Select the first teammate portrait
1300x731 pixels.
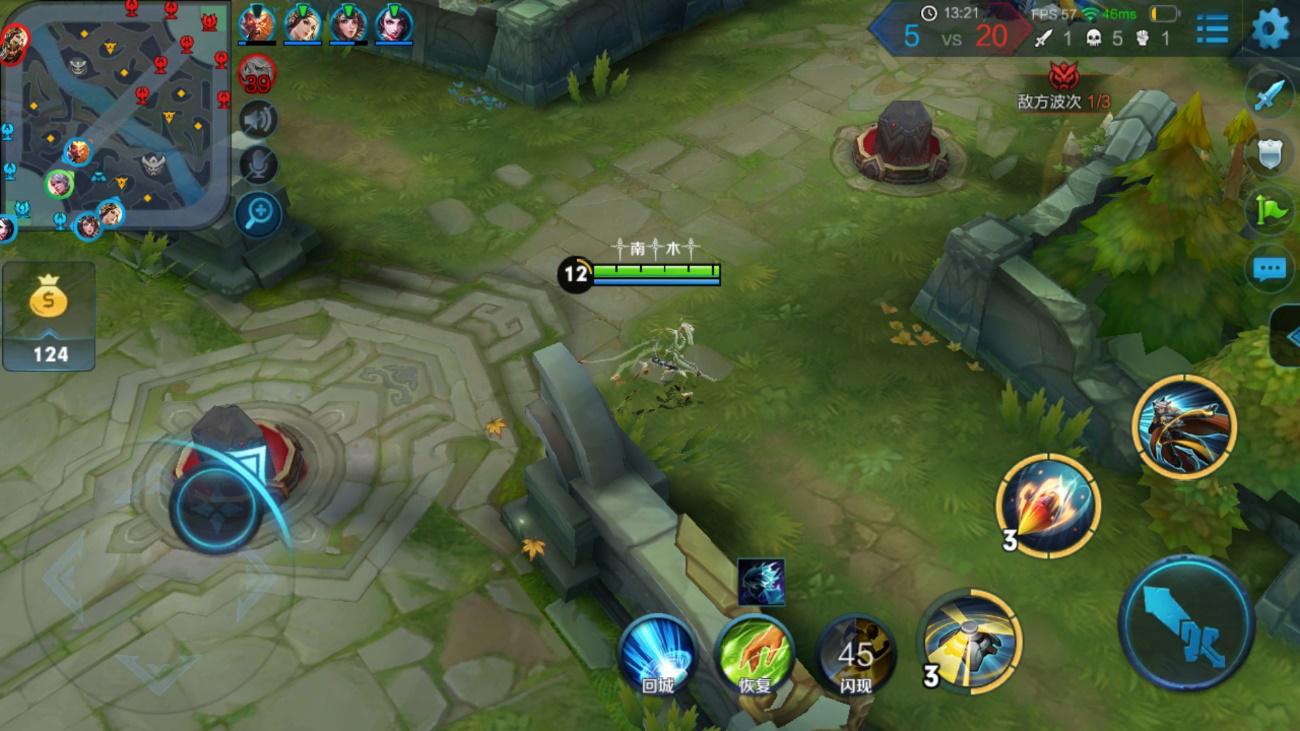255,24
